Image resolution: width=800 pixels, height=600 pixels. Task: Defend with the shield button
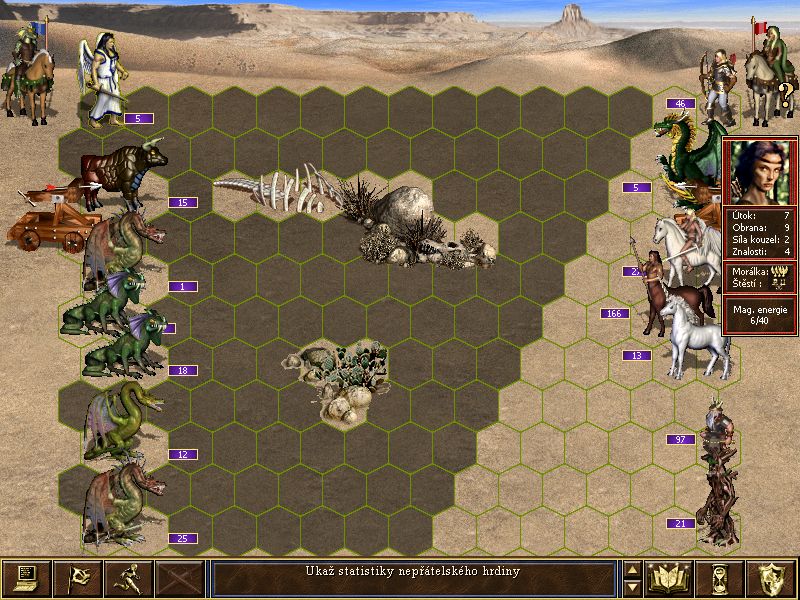772,578
